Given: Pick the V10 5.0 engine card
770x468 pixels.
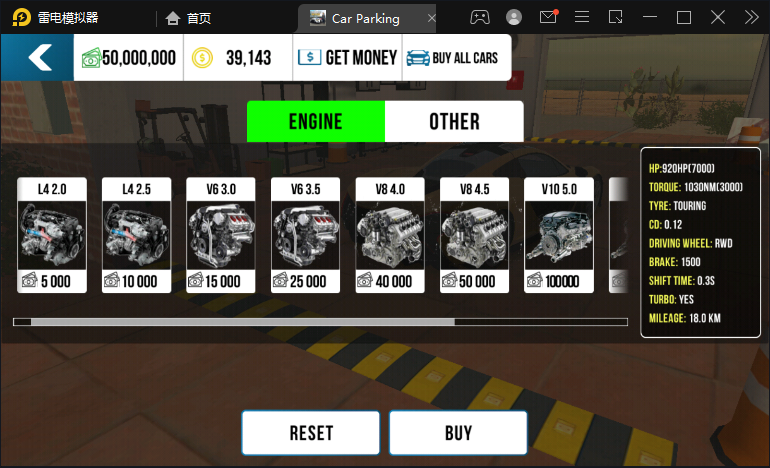Looking at the screenshot, I should (559, 235).
